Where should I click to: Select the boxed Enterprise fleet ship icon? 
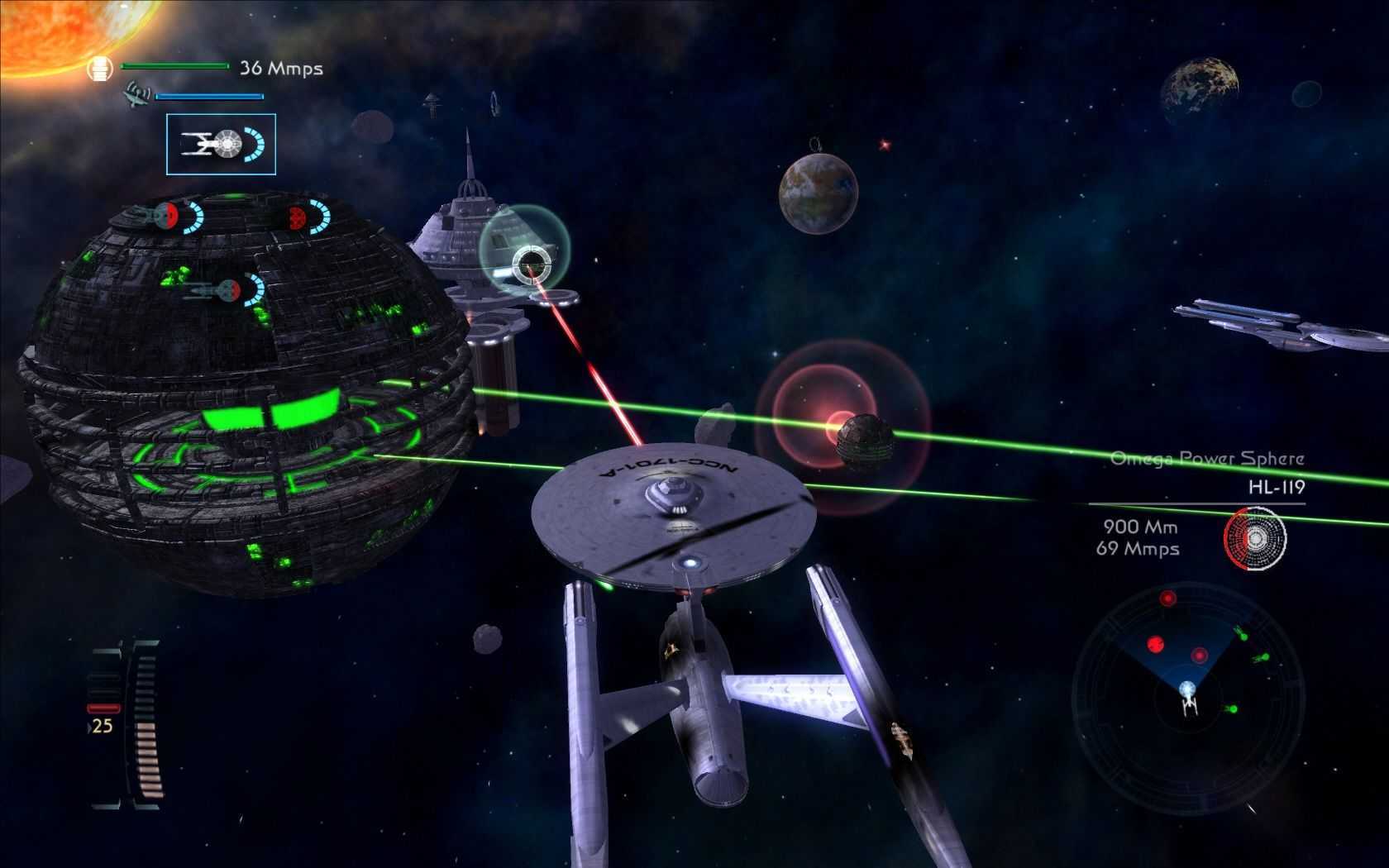[x=221, y=145]
